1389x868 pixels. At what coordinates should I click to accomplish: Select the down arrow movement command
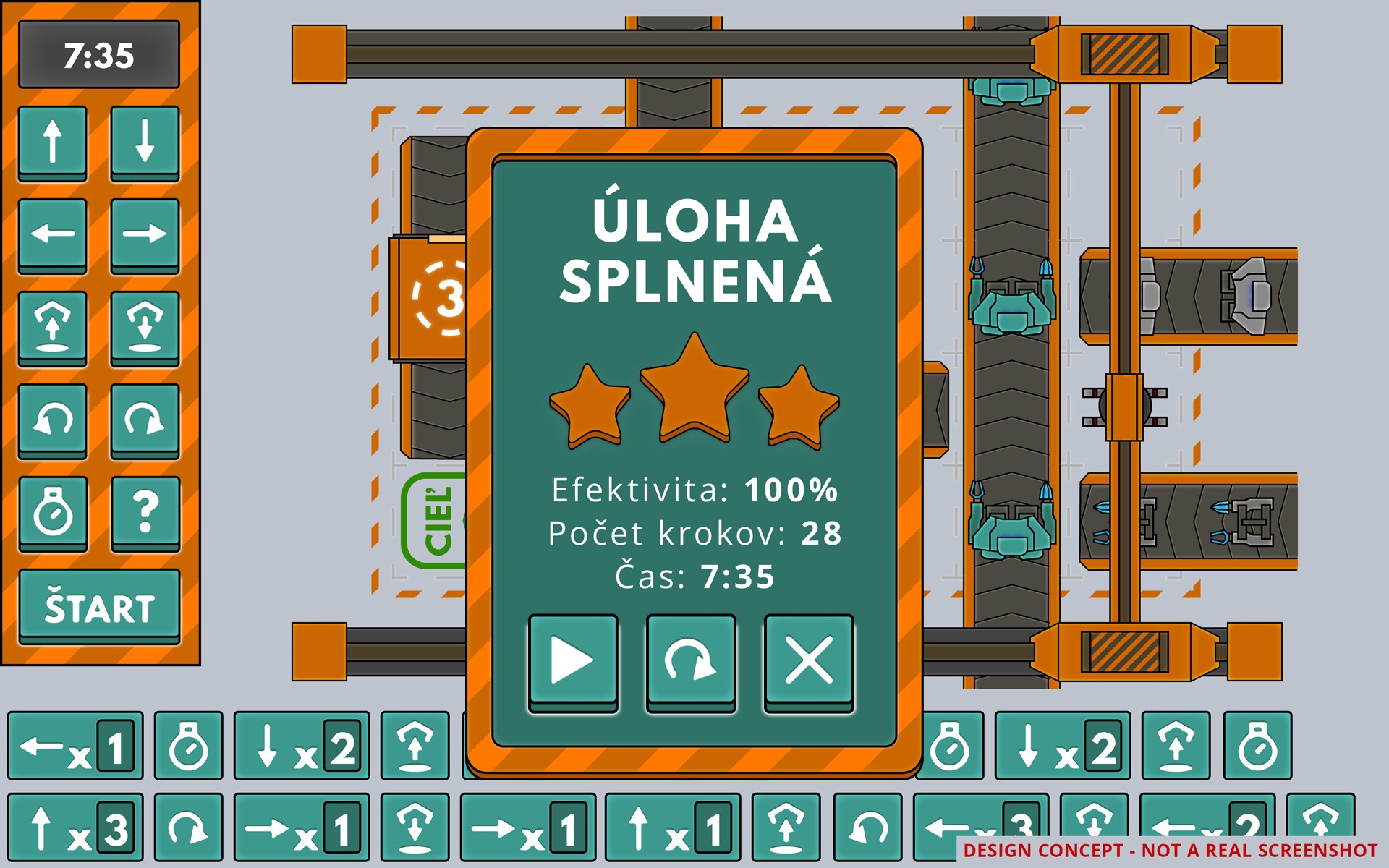click(x=145, y=142)
